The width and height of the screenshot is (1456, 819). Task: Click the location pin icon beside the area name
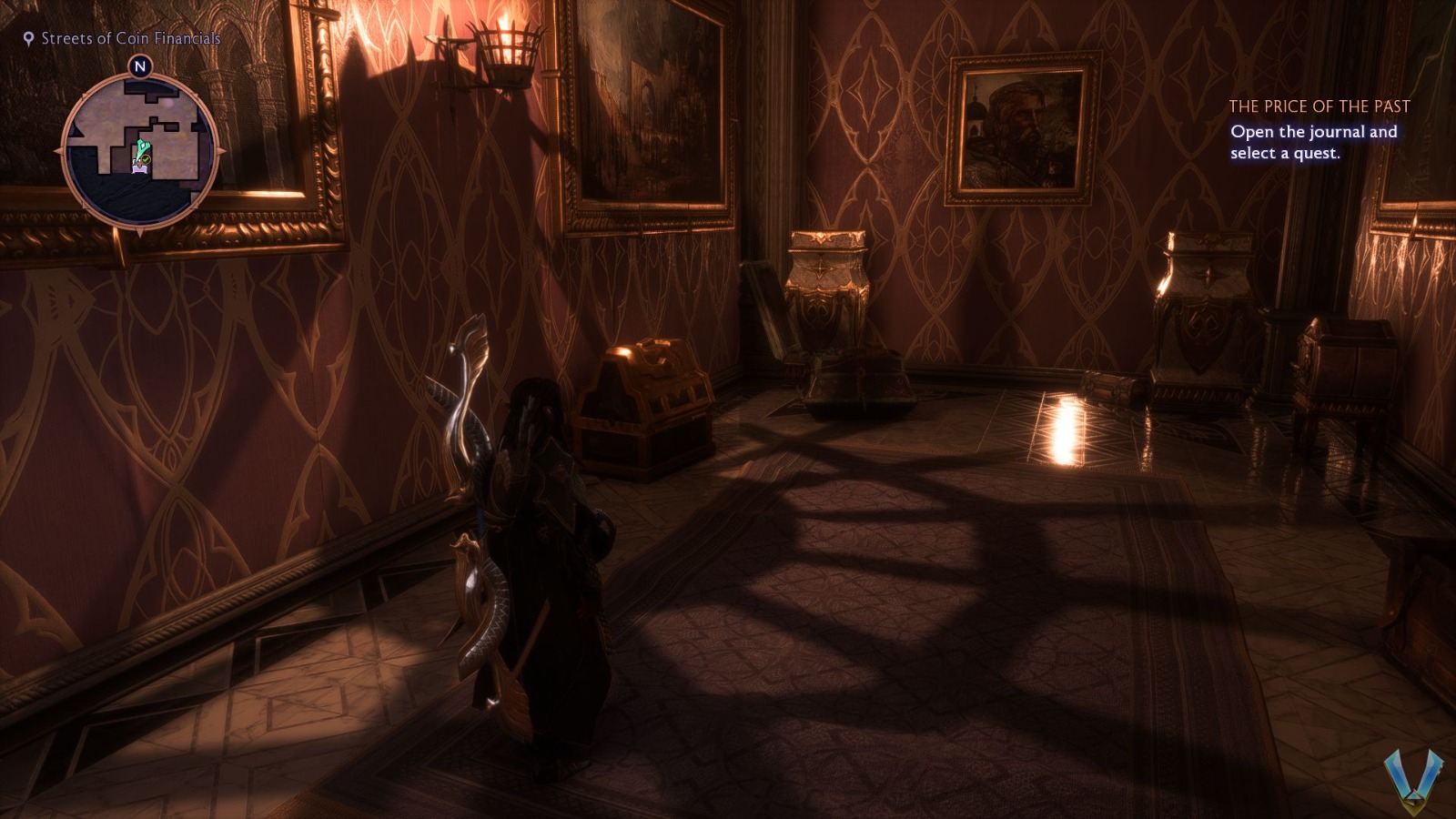pos(27,39)
